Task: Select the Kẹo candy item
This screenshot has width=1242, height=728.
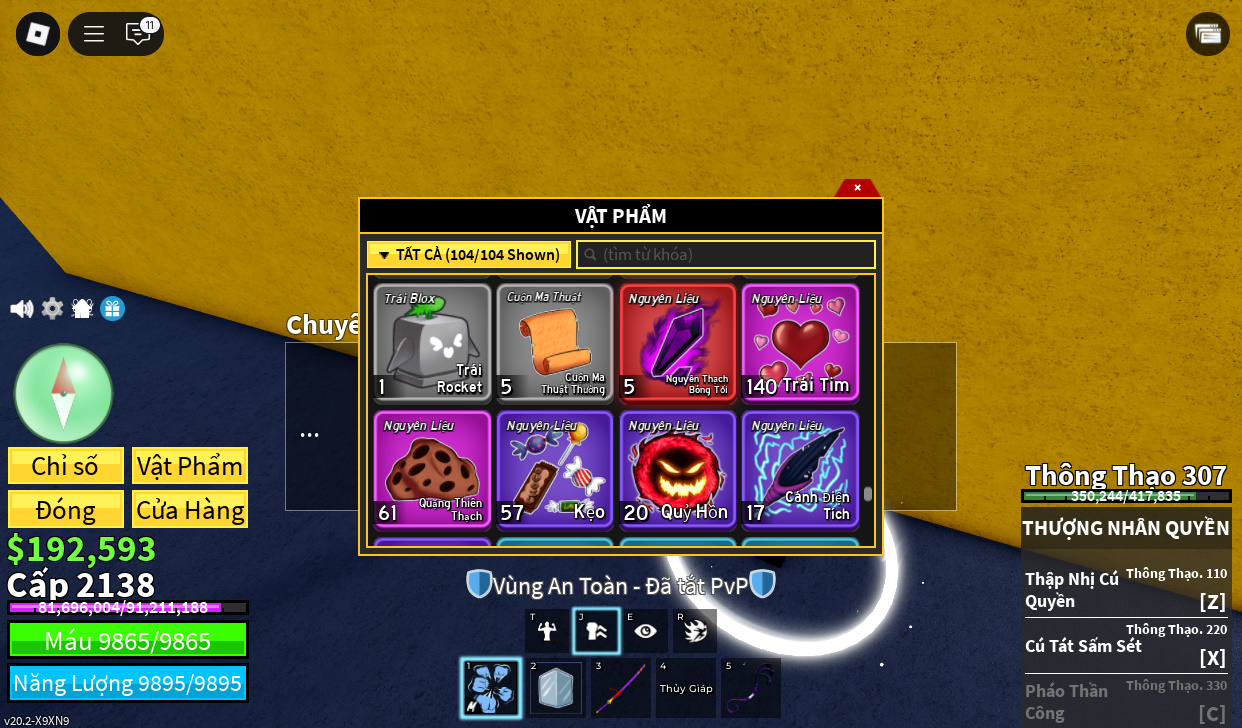Action: 555,469
